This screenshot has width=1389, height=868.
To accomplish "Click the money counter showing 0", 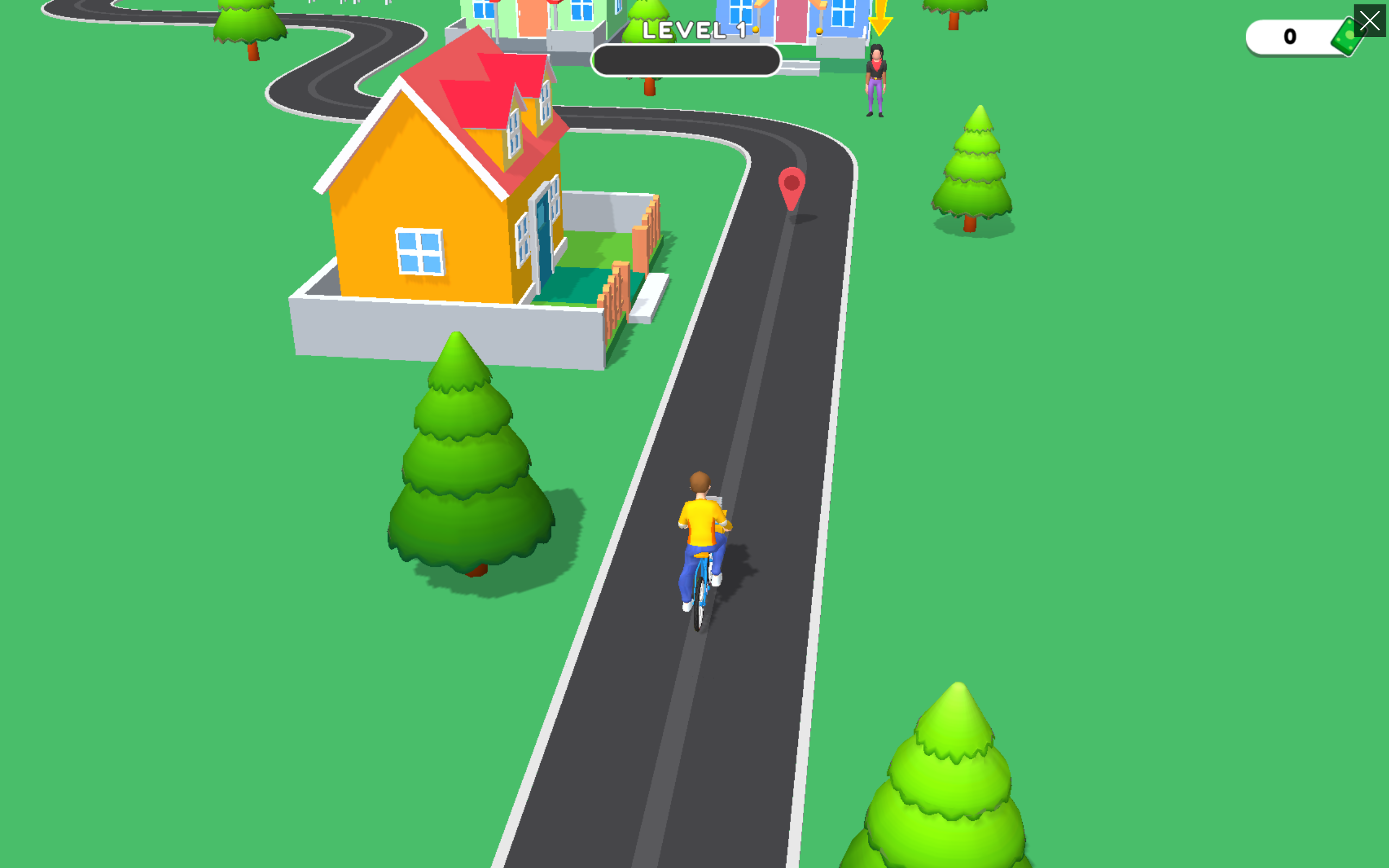I will [1290, 36].
